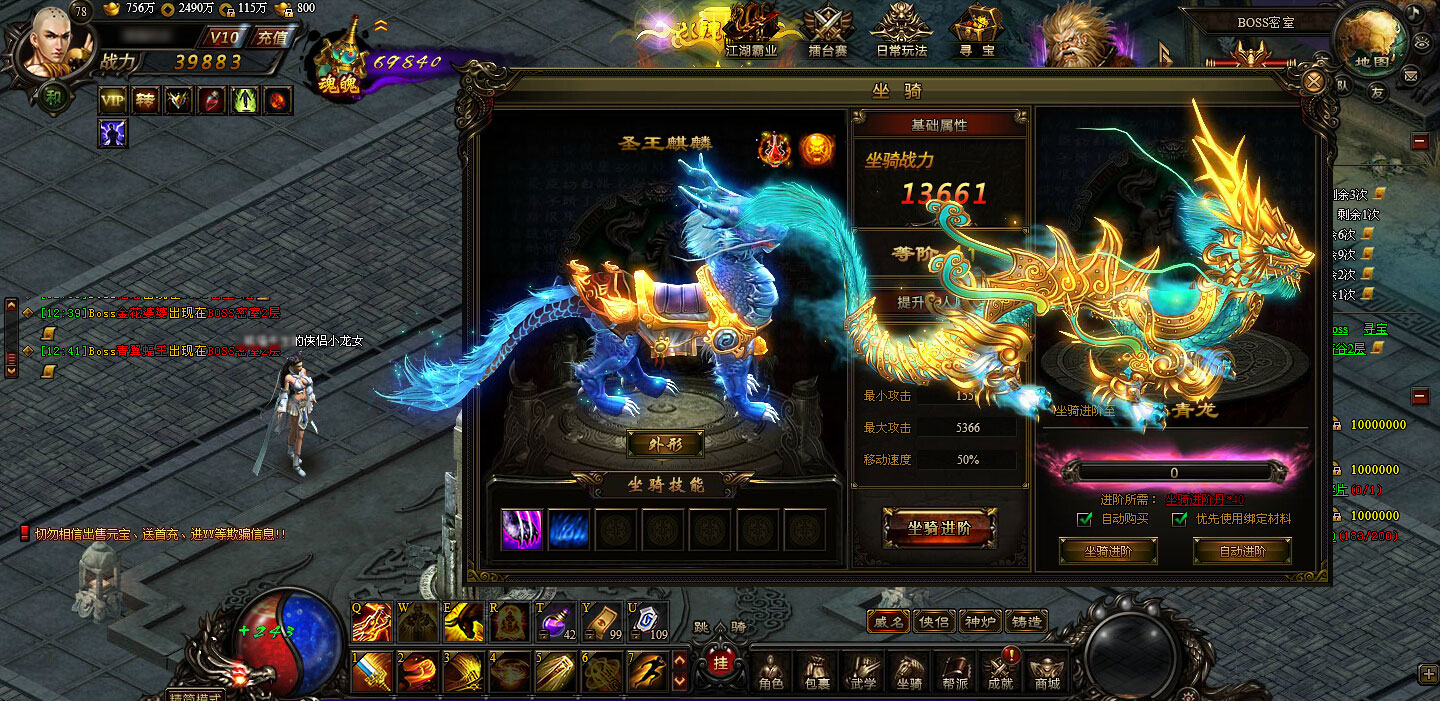Image resolution: width=1440 pixels, height=701 pixels.
Task: Open the 外形 appearance button
Action: click(665, 443)
